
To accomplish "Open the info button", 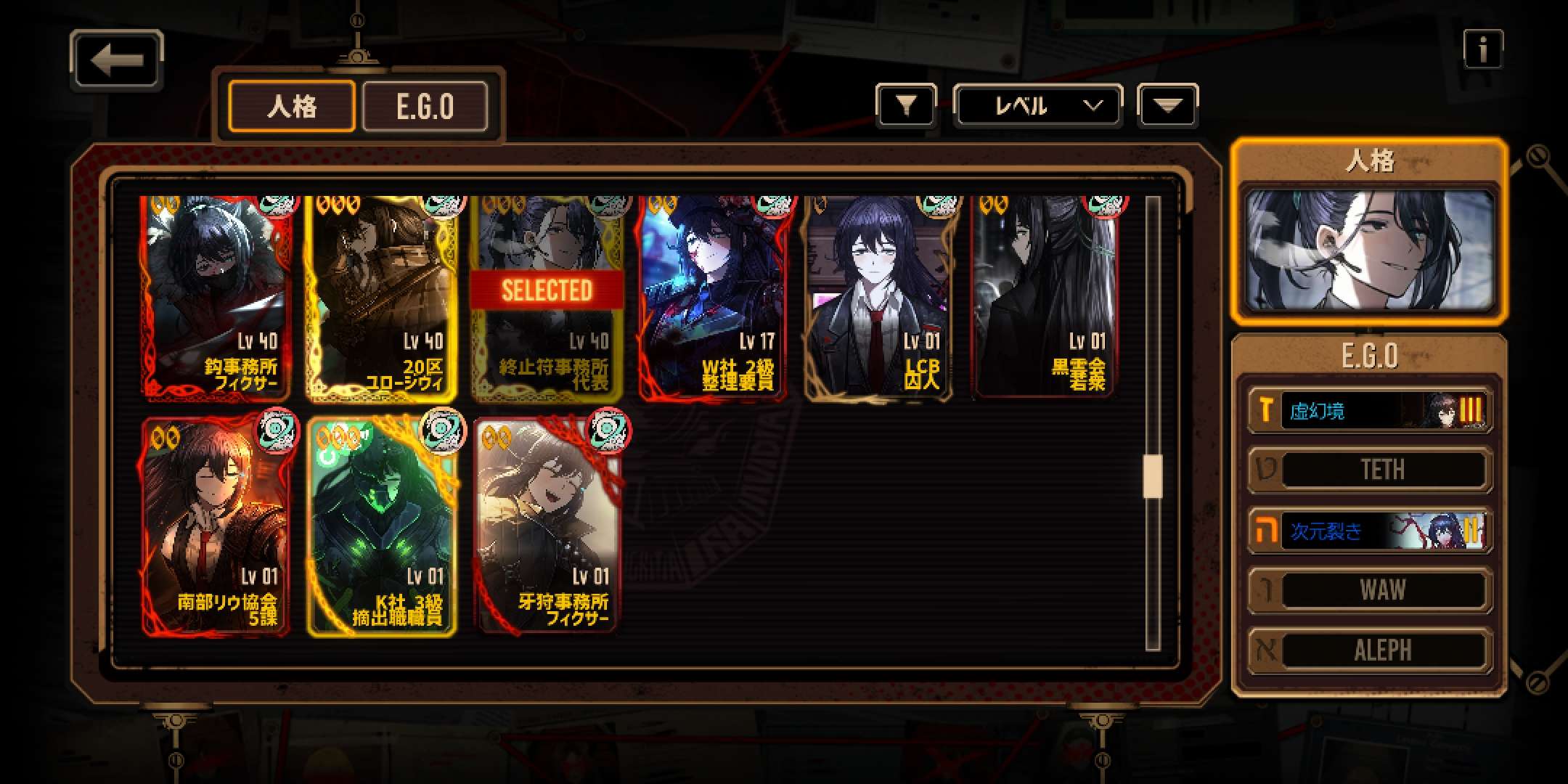I will tap(1482, 50).
